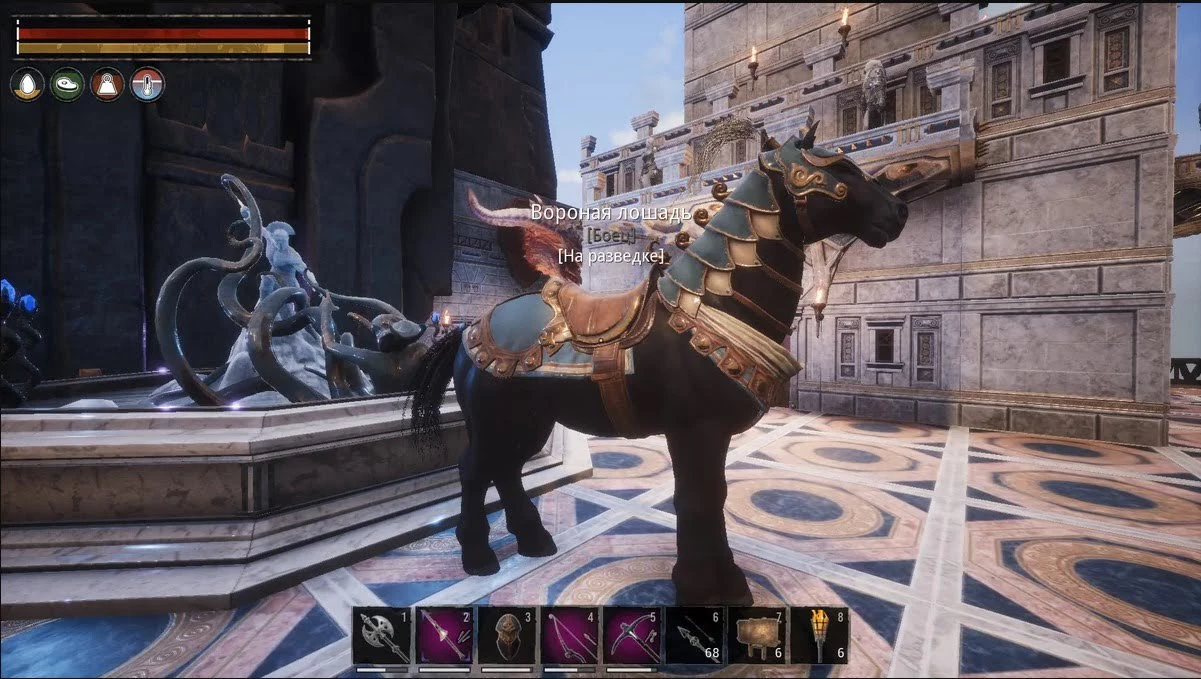The width and height of the screenshot is (1201, 679).
Task: Click the meat steak hunger status icon
Action: click(x=67, y=84)
